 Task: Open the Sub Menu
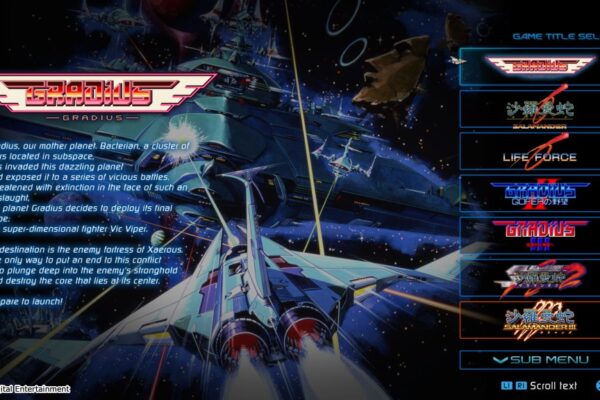point(529,359)
